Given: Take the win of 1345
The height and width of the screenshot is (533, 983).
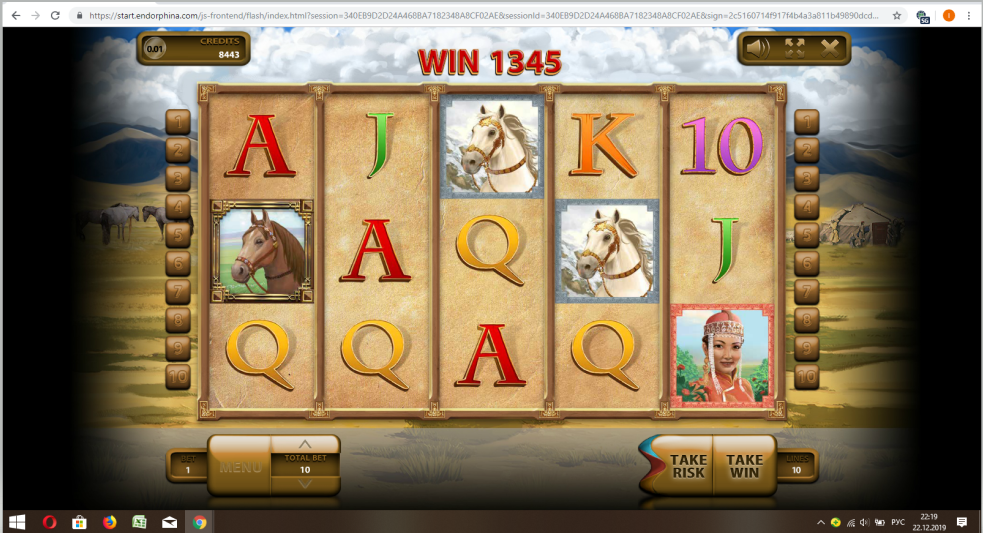Looking at the screenshot, I should point(744,466).
